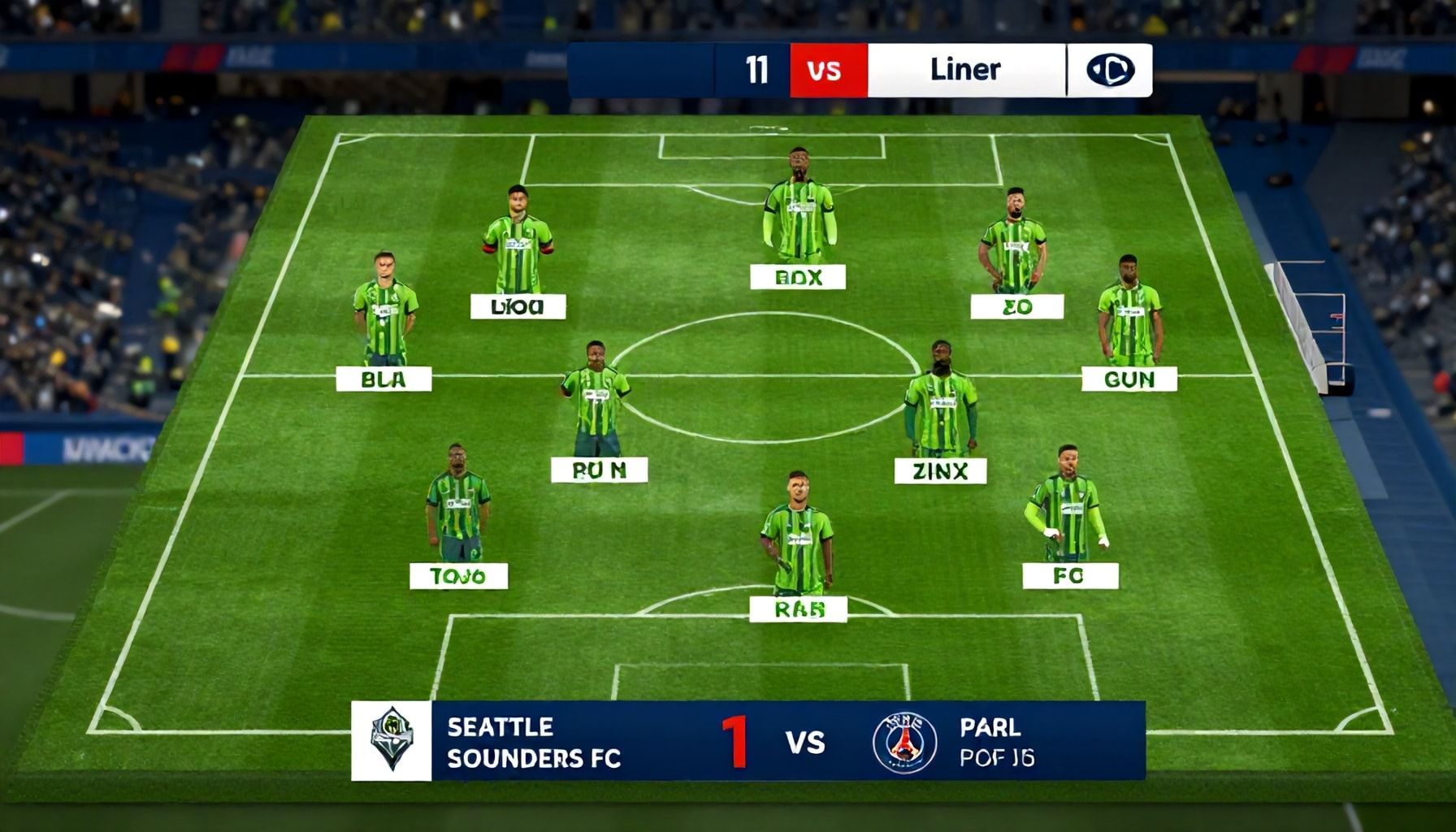1456x832 pixels.
Task: Click the Seattle Sounders FC crest
Action: tap(392, 740)
